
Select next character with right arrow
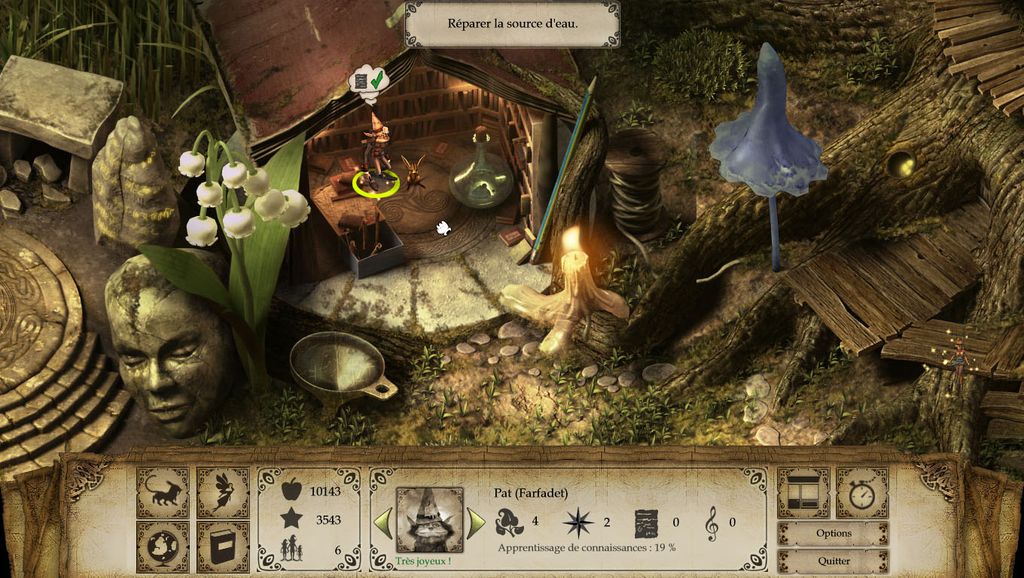point(476,522)
